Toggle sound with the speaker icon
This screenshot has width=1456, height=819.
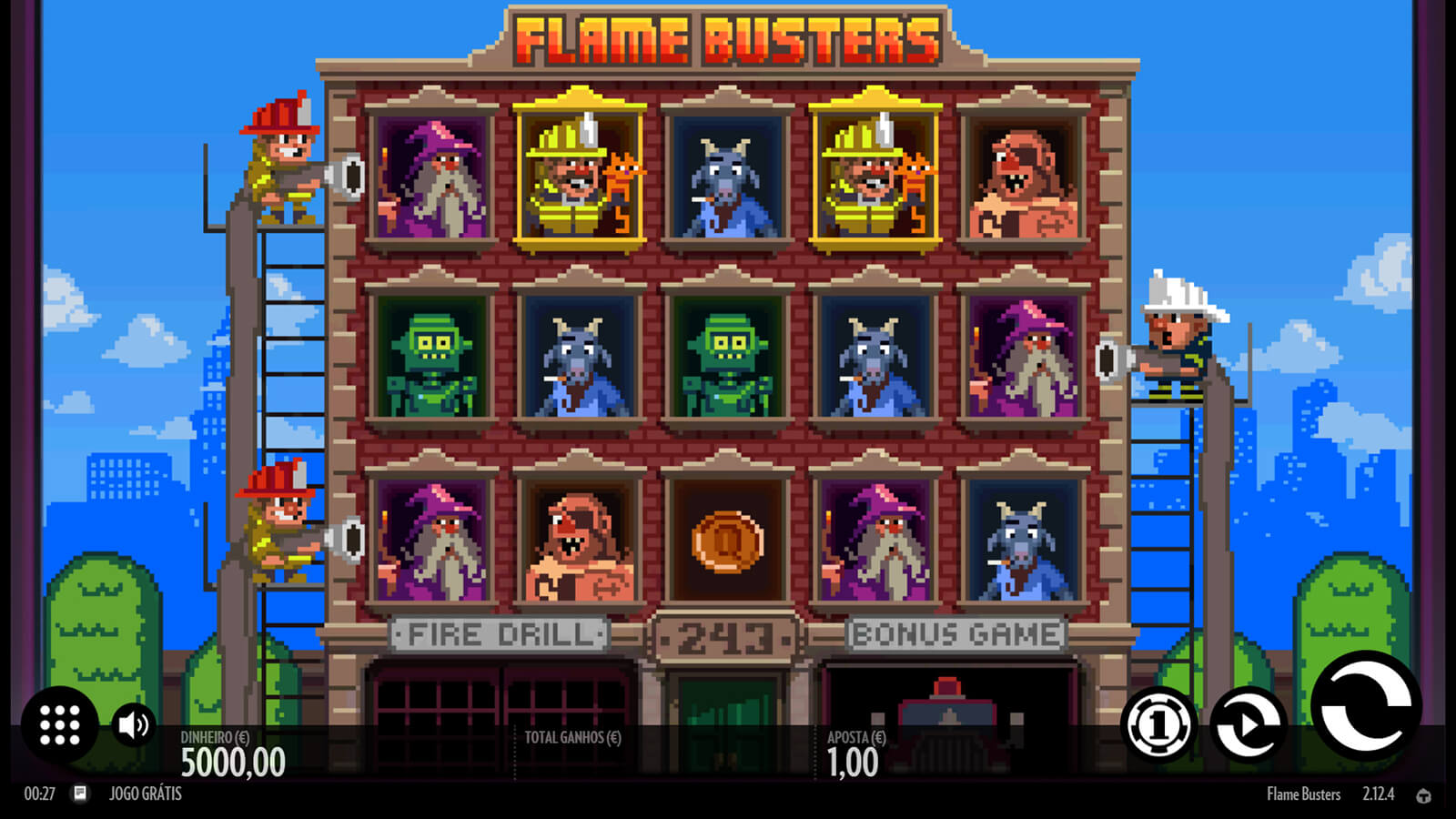(134, 725)
